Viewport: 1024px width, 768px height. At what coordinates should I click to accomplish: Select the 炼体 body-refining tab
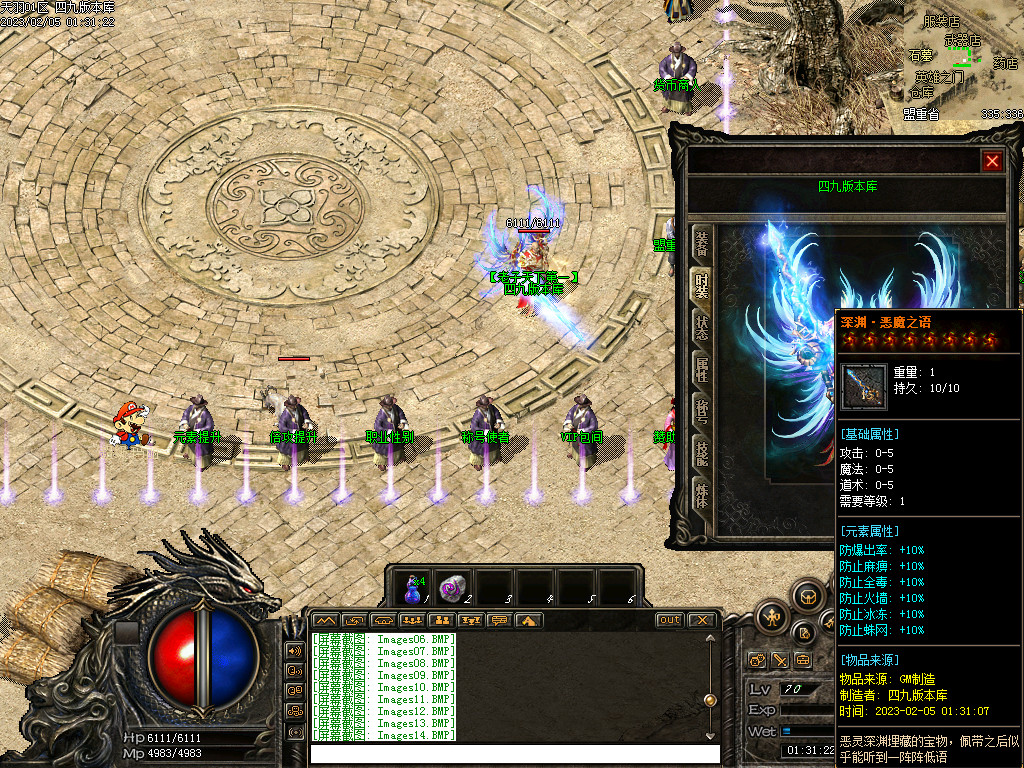[x=702, y=494]
